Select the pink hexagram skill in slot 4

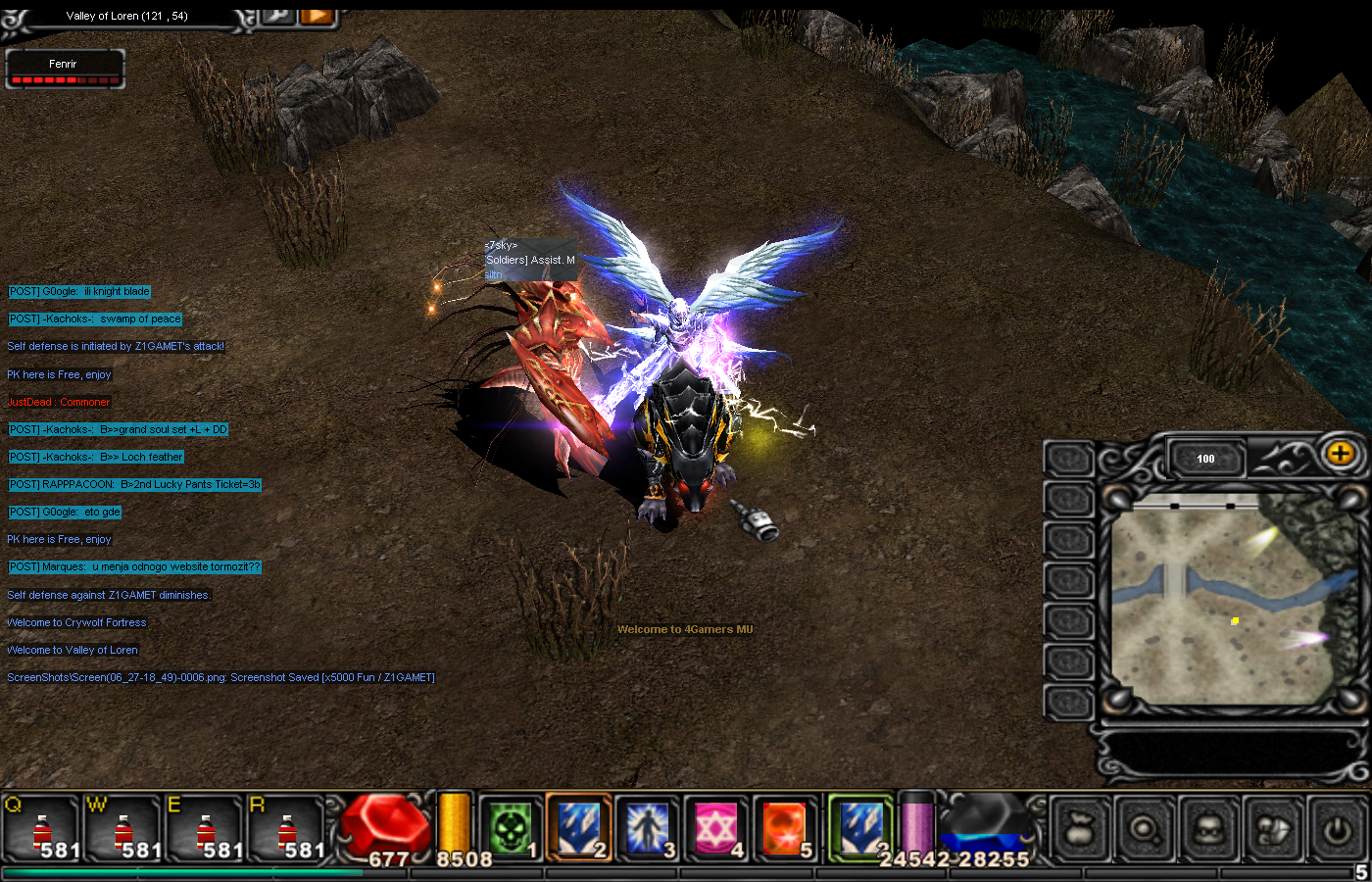pyautogui.click(x=715, y=829)
